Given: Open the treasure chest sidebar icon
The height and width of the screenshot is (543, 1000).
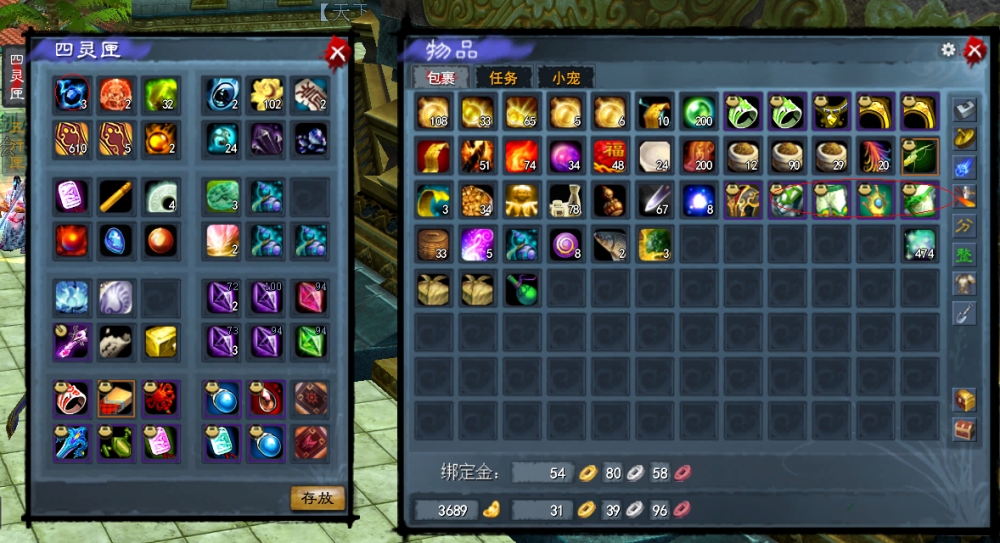Looking at the screenshot, I should (963, 399).
